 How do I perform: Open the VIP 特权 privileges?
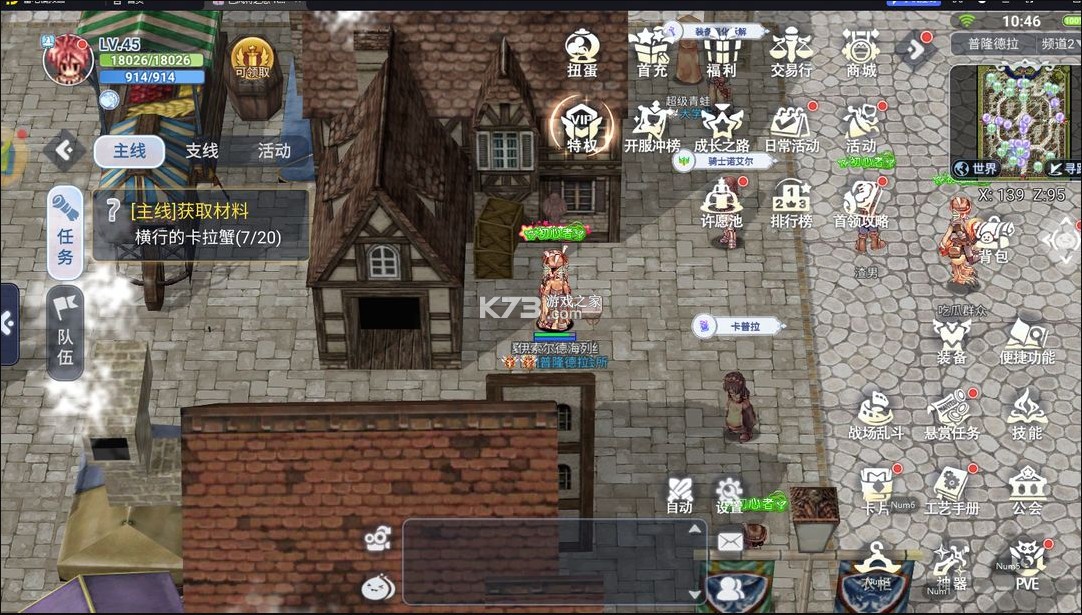pyautogui.click(x=581, y=128)
